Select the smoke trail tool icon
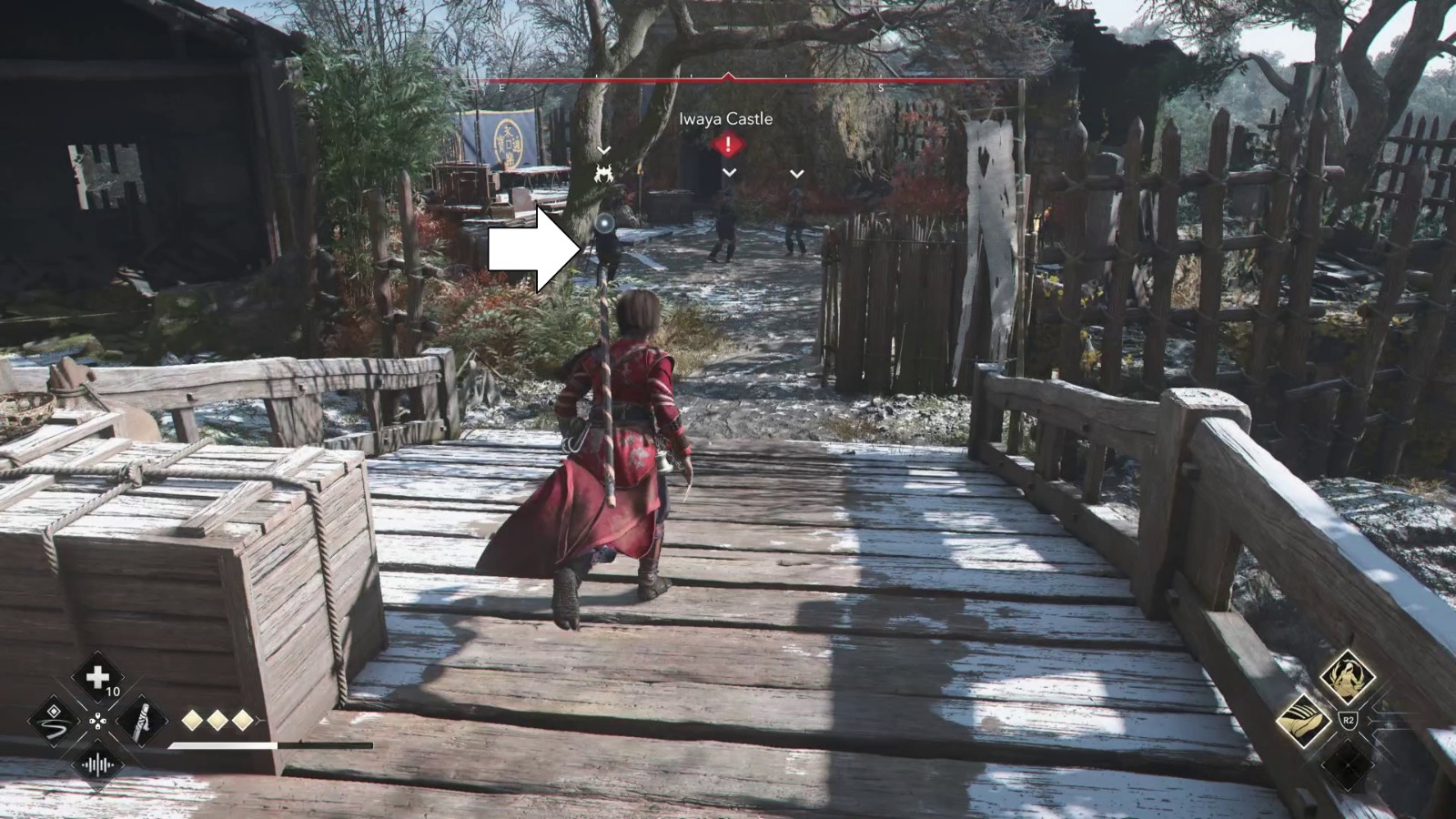1456x819 pixels. click(x=55, y=722)
